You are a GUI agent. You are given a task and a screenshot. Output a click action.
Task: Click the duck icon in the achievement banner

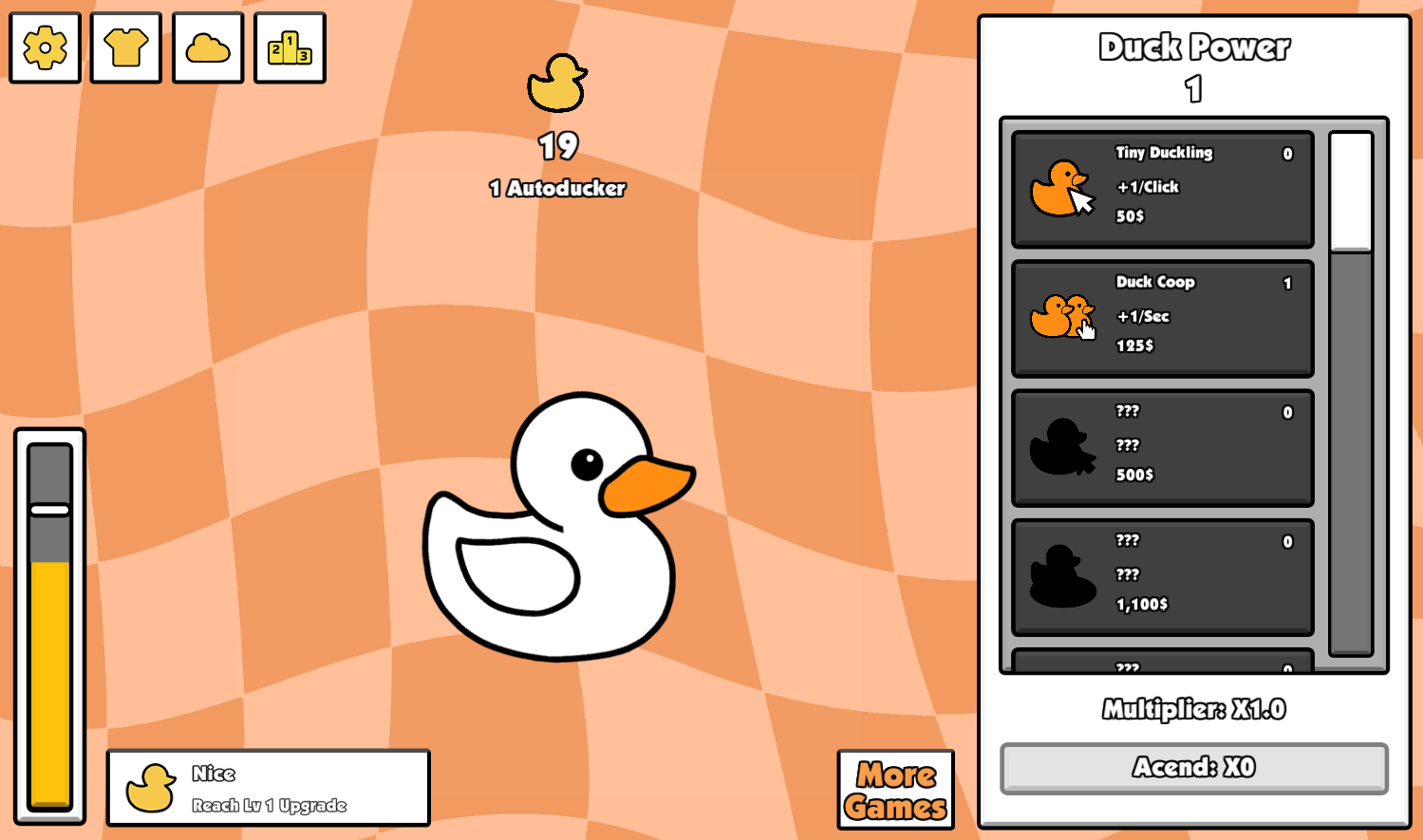click(x=152, y=786)
